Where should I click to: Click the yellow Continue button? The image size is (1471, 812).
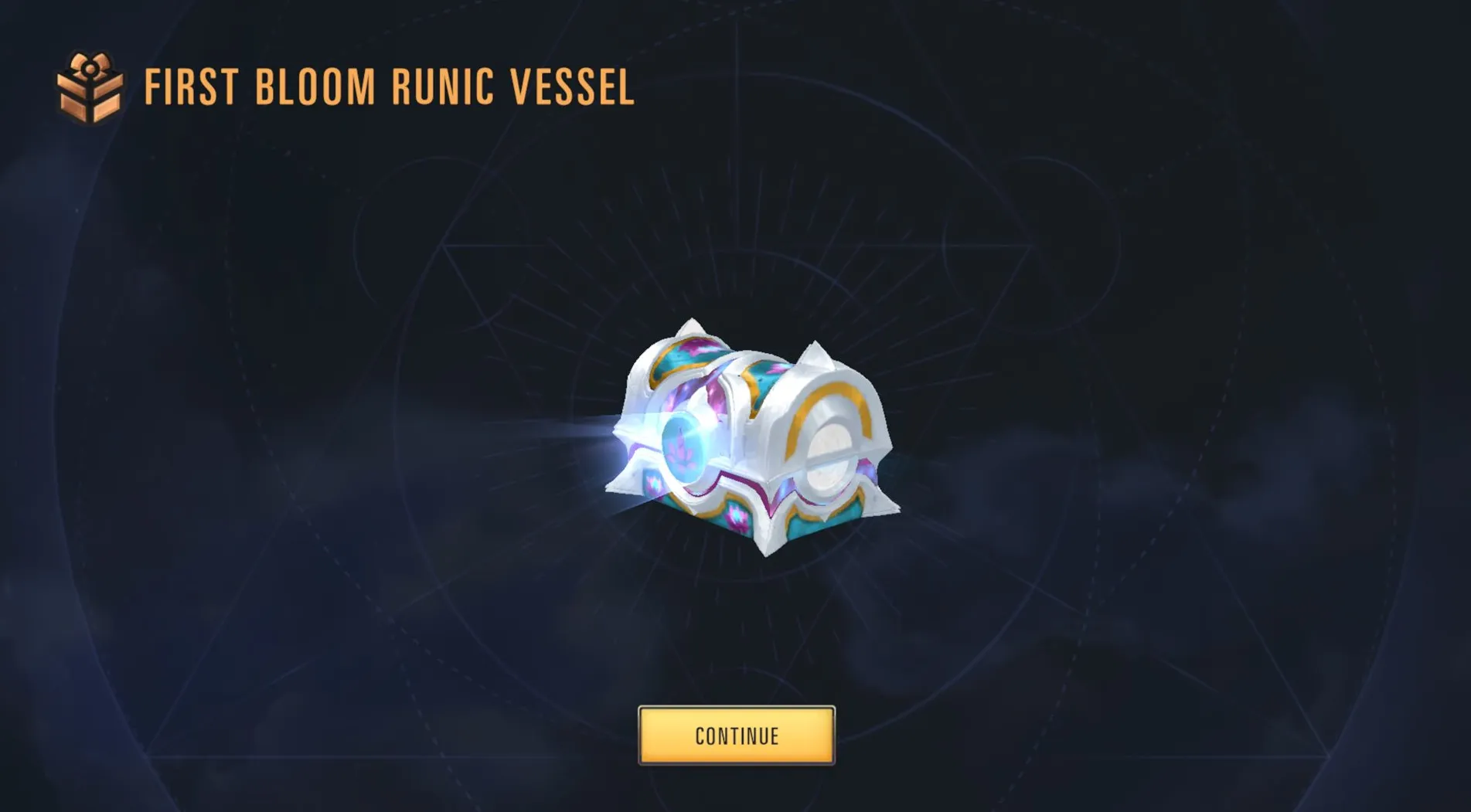(x=736, y=736)
